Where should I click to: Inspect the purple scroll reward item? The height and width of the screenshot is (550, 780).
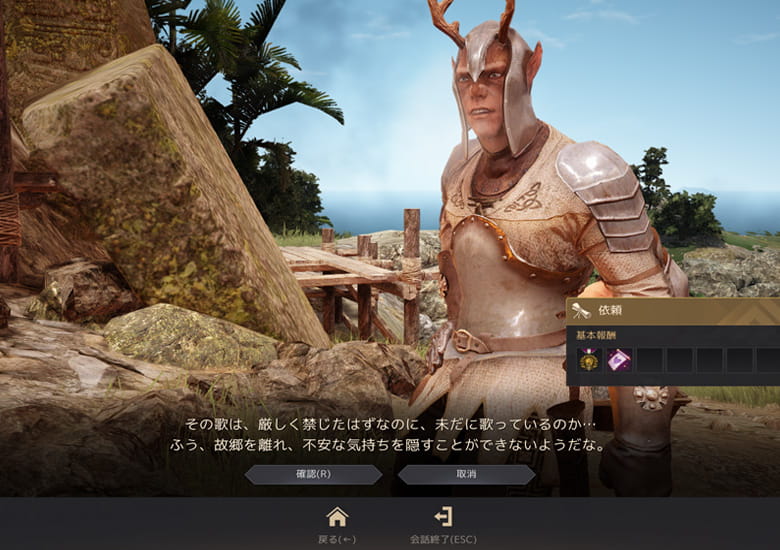(x=619, y=360)
